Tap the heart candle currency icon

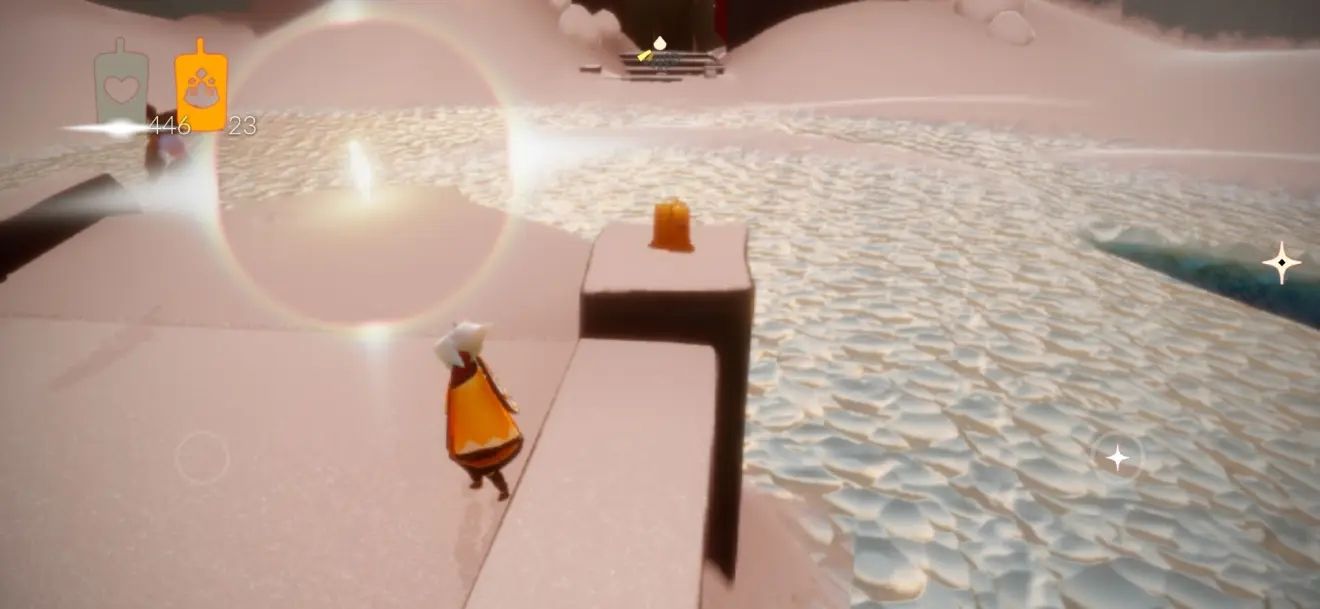121,87
